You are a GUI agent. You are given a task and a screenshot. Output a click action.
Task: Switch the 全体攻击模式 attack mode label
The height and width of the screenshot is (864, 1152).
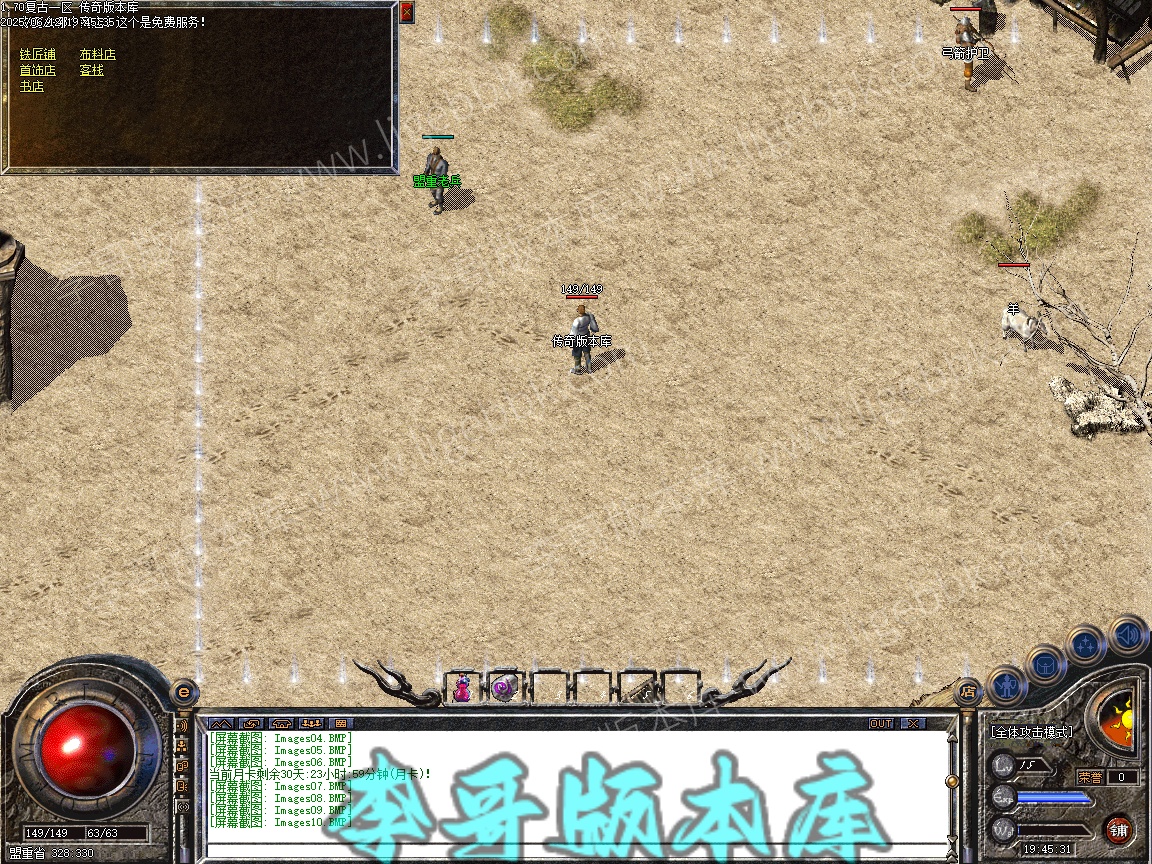(x=1032, y=732)
